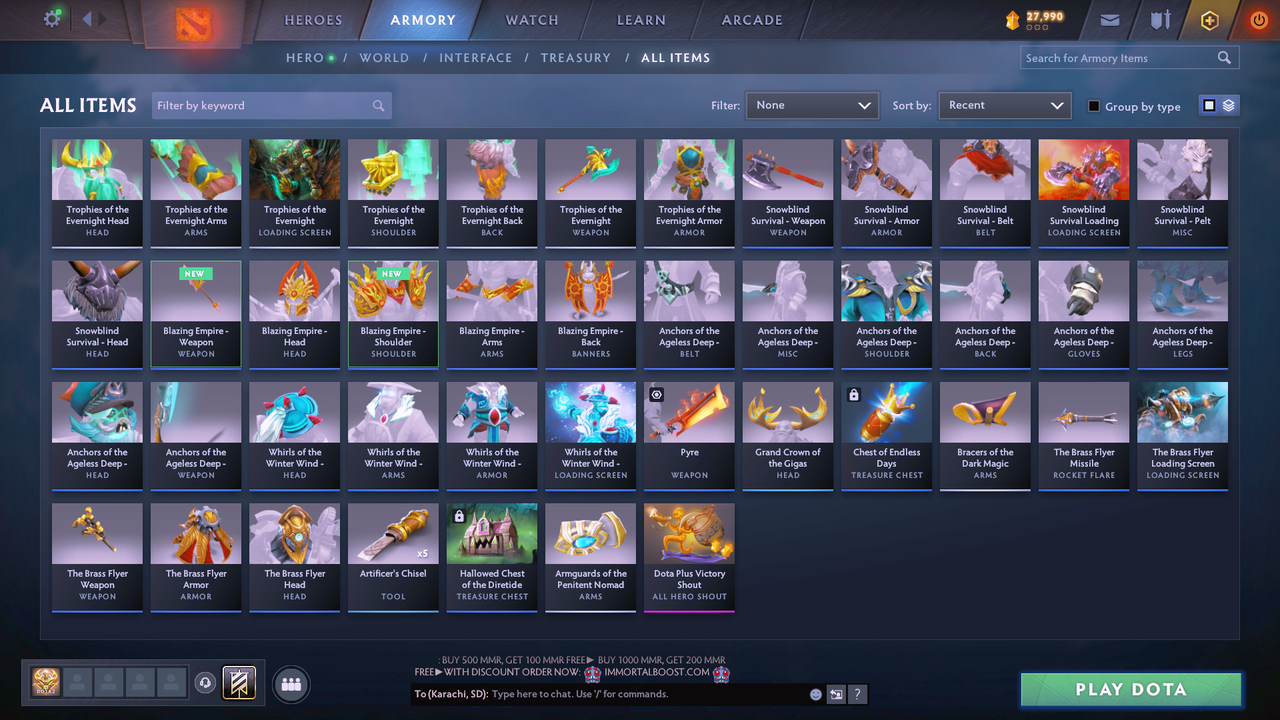Open the Sort by Recent dropdown
This screenshot has height=720, width=1280.
tap(1004, 105)
